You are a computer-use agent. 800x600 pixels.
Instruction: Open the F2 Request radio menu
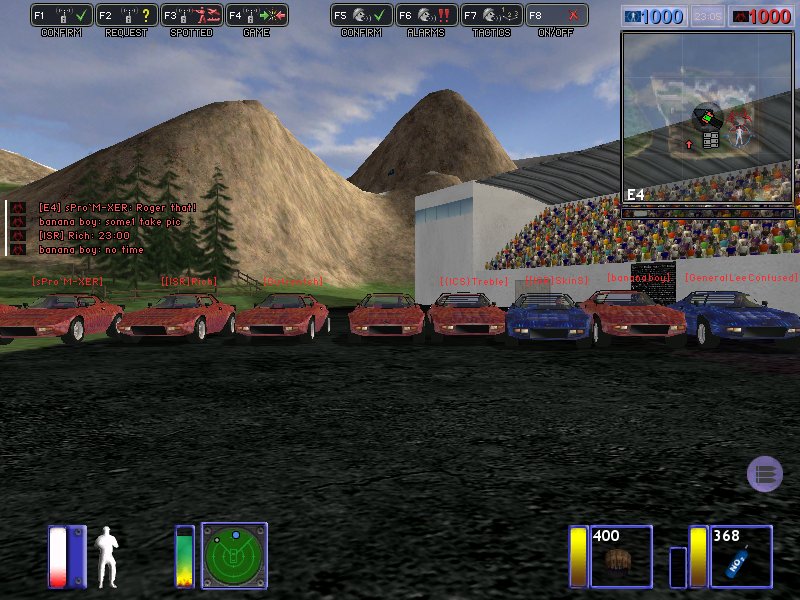tap(126, 16)
